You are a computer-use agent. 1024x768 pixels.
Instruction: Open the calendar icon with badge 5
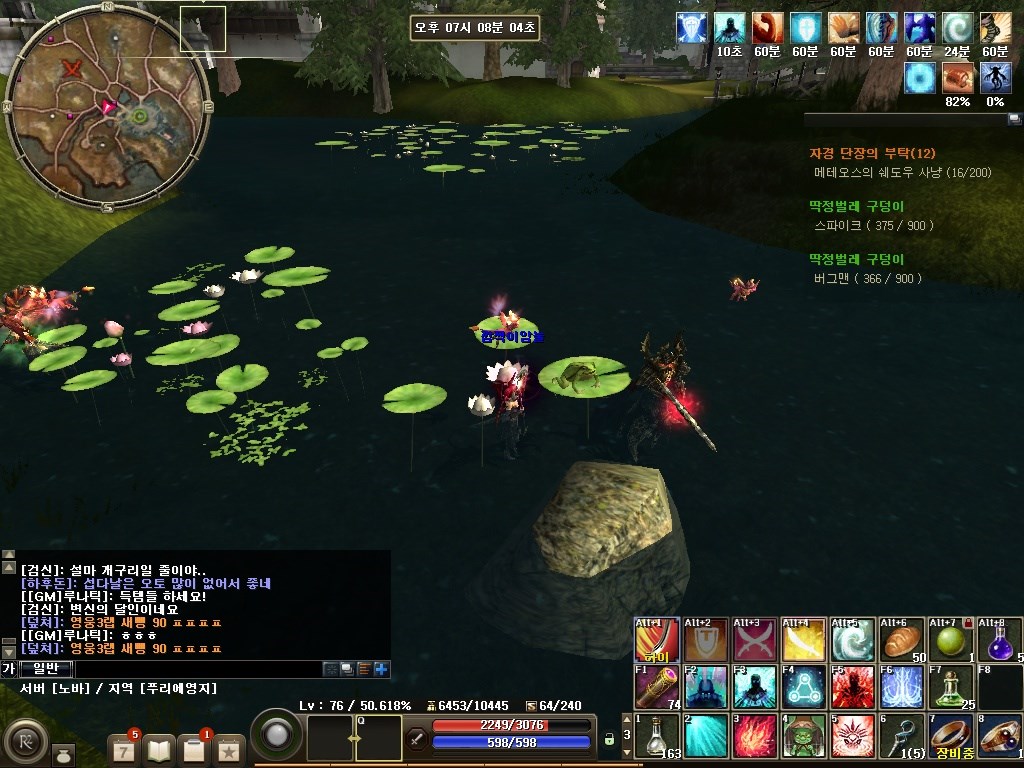[124, 749]
